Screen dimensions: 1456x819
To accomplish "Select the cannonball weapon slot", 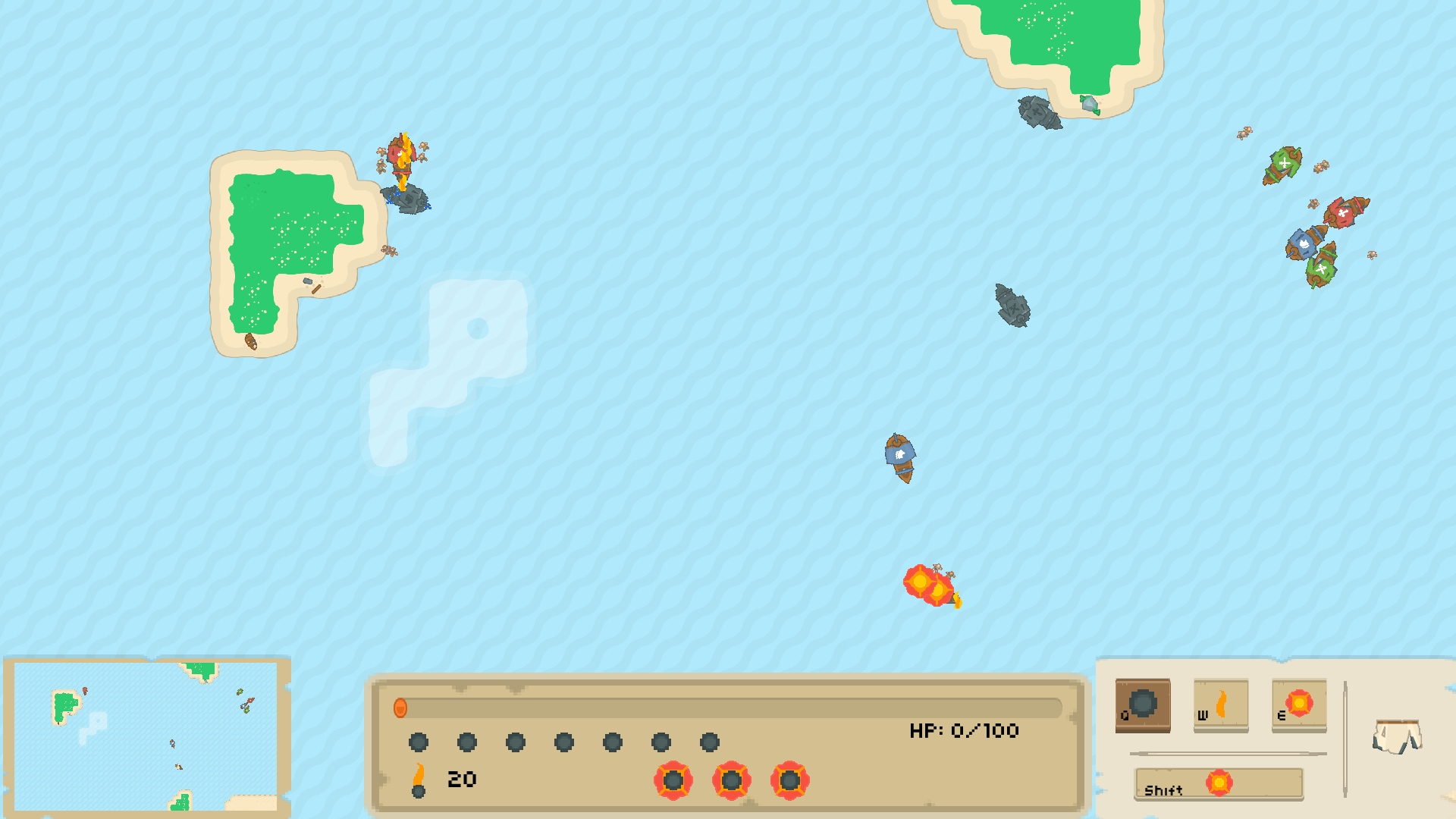I will coord(1142,704).
